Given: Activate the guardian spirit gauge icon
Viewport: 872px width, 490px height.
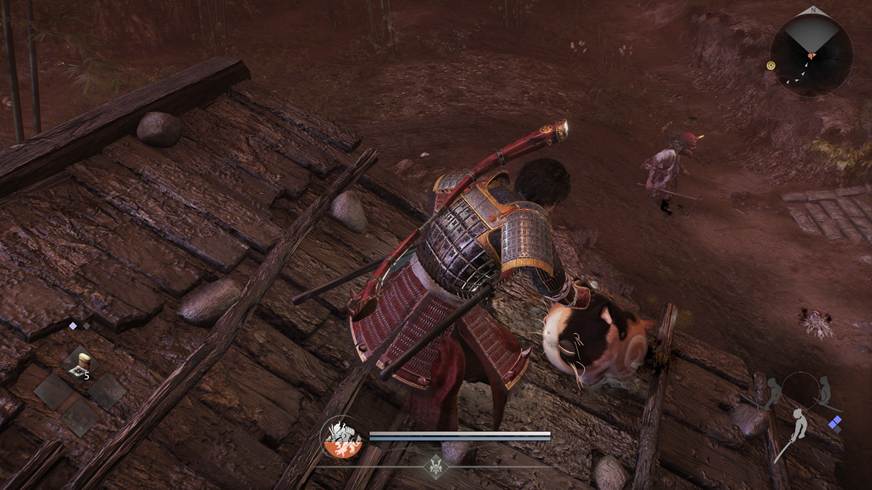Looking at the screenshot, I should click(341, 437).
